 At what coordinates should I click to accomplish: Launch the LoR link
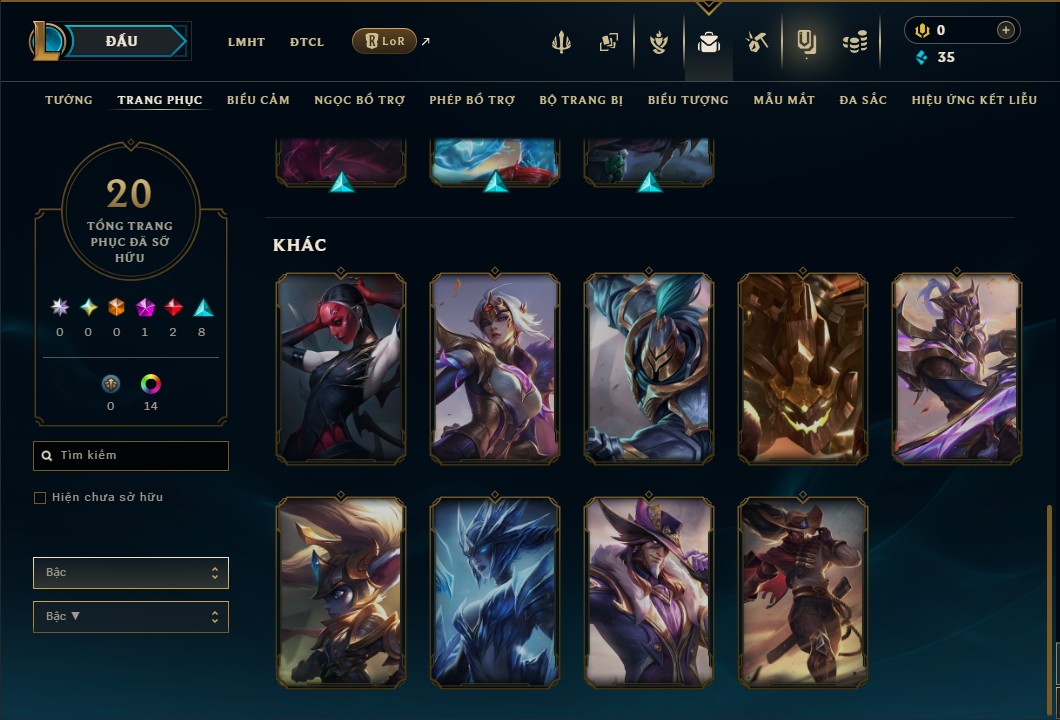pos(385,41)
